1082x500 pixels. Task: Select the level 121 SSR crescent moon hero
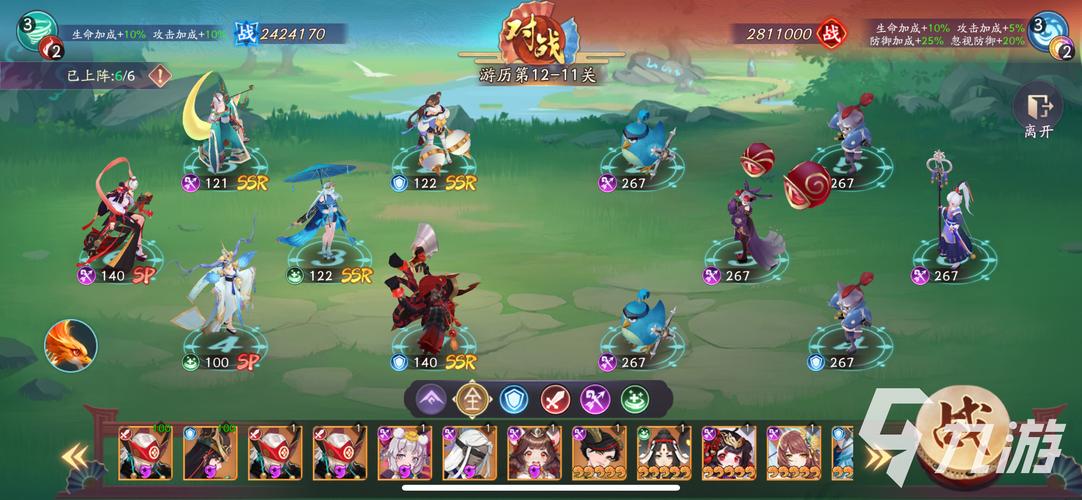(218, 135)
